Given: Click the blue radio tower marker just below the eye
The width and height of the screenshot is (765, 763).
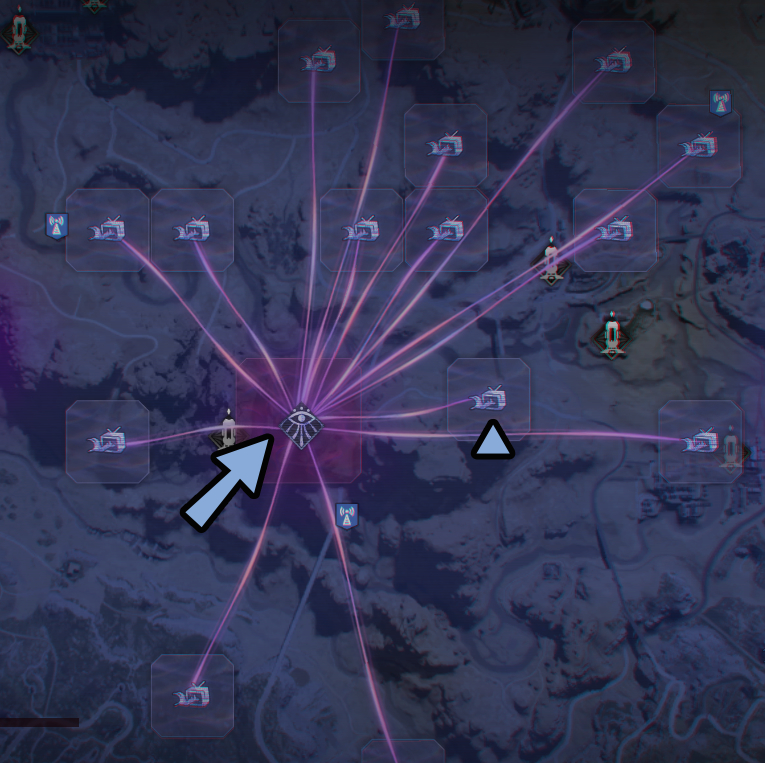Looking at the screenshot, I should [346, 516].
